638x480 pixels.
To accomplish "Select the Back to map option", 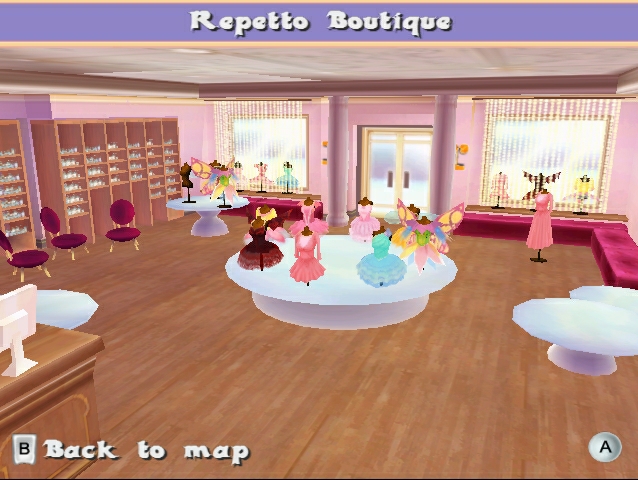I will click(x=132, y=450).
